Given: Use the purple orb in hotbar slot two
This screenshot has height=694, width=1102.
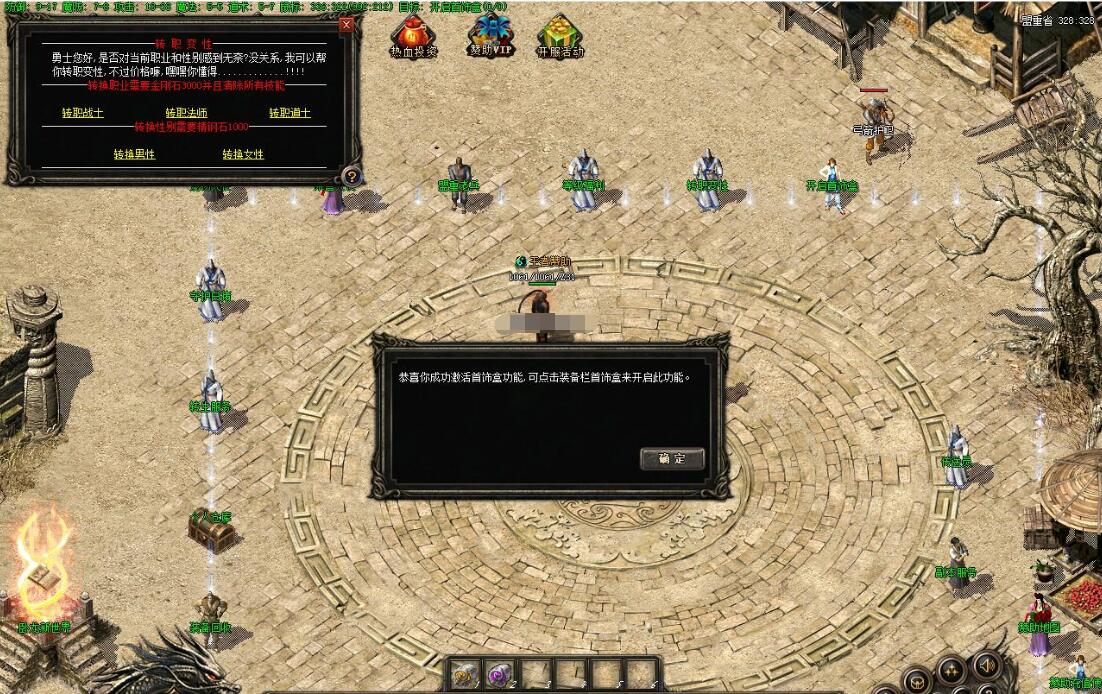Looking at the screenshot, I should click(x=500, y=675).
